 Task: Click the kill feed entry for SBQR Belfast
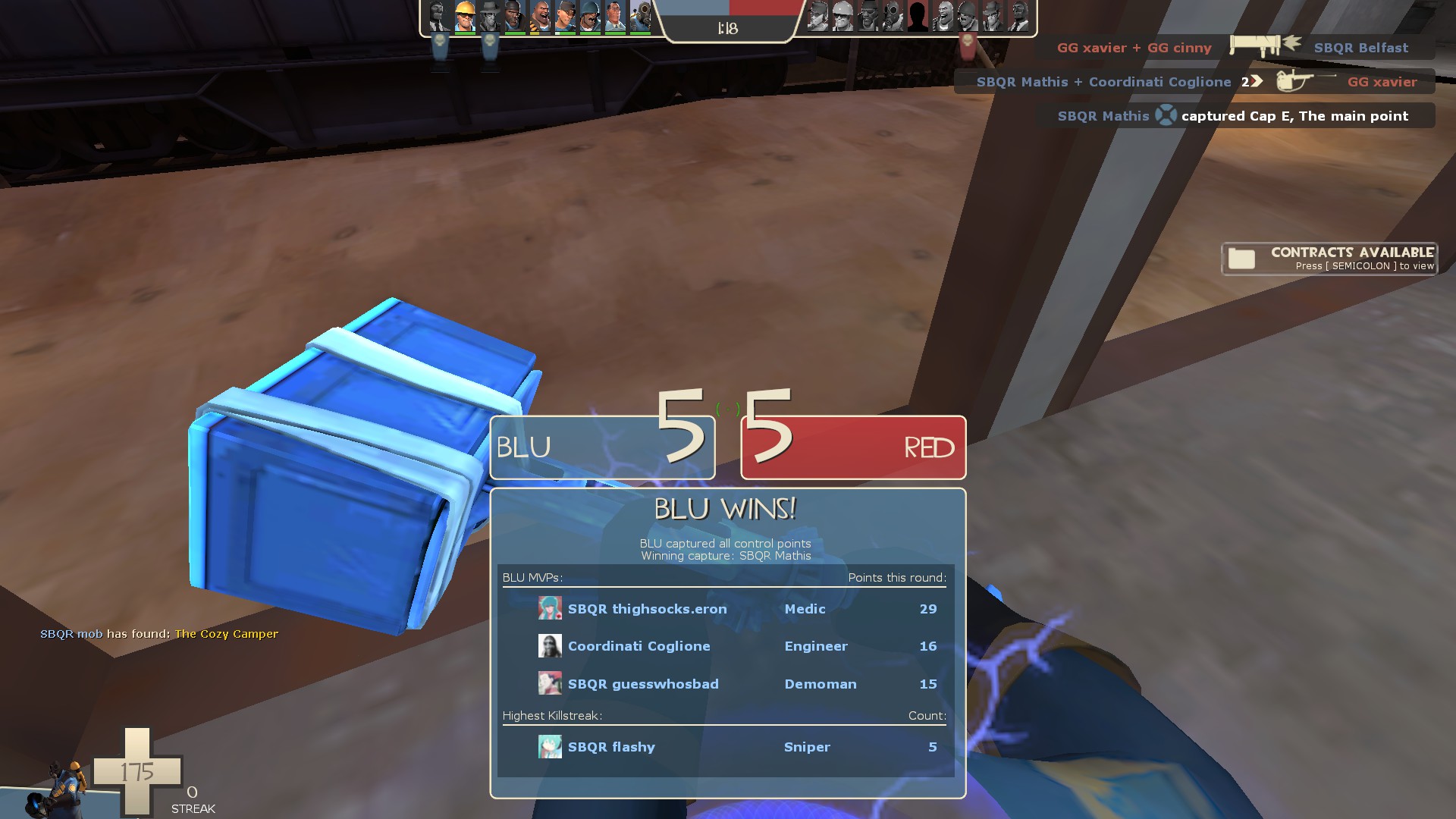(1235, 47)
